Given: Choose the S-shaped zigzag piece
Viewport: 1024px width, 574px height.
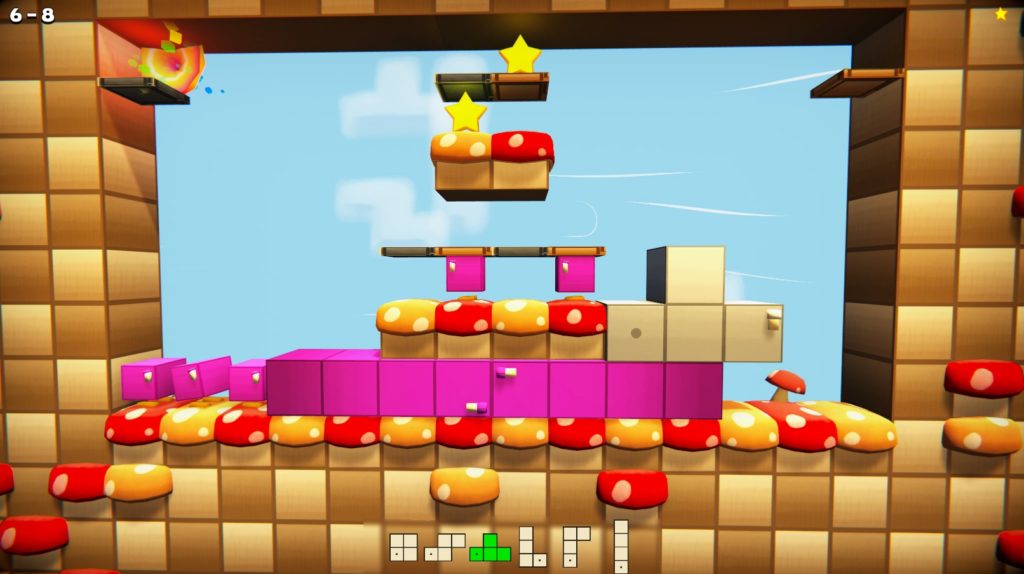Looking at the screenshot, I should 445,547.
